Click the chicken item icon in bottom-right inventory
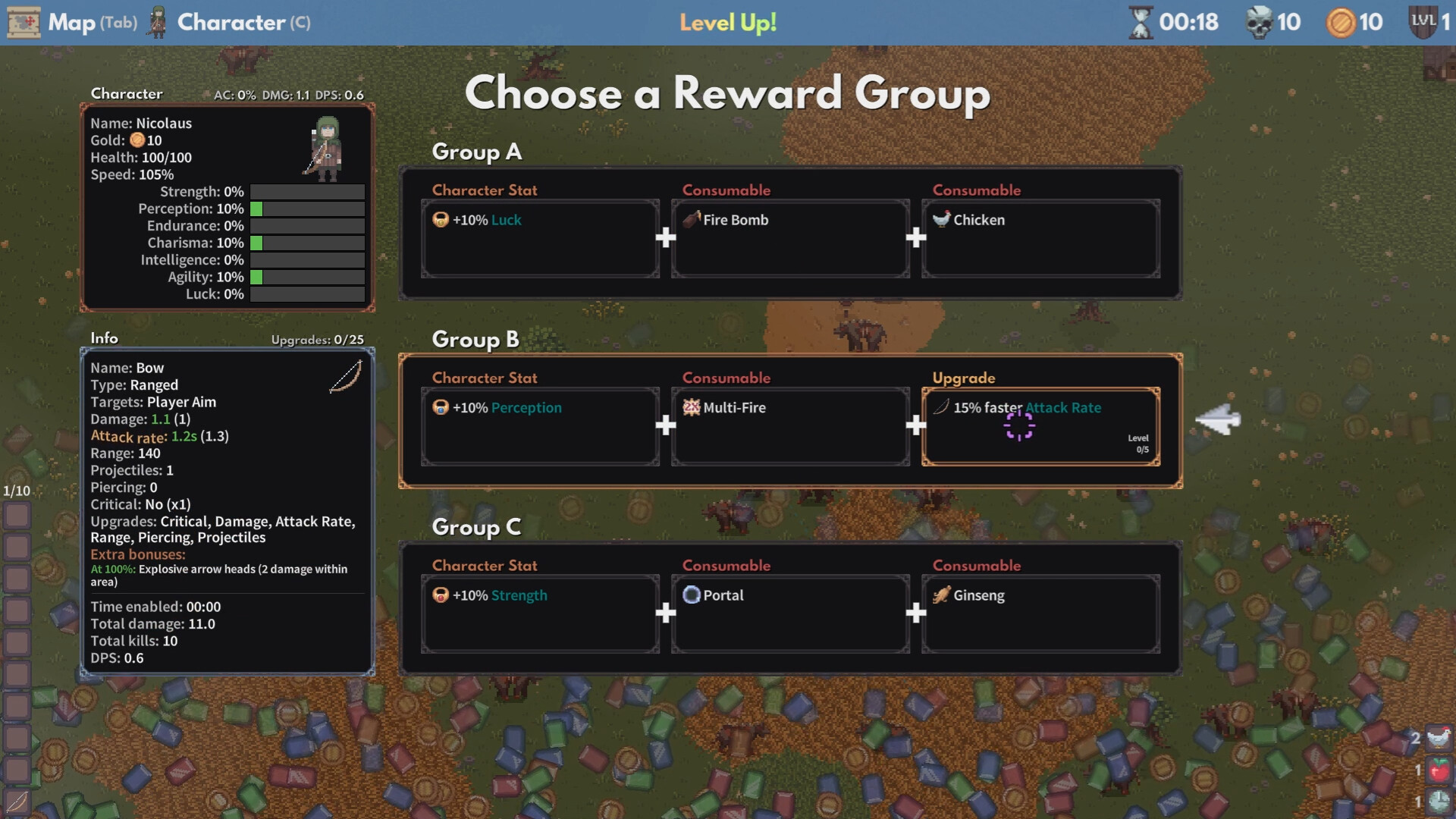 pos(1439,737)
